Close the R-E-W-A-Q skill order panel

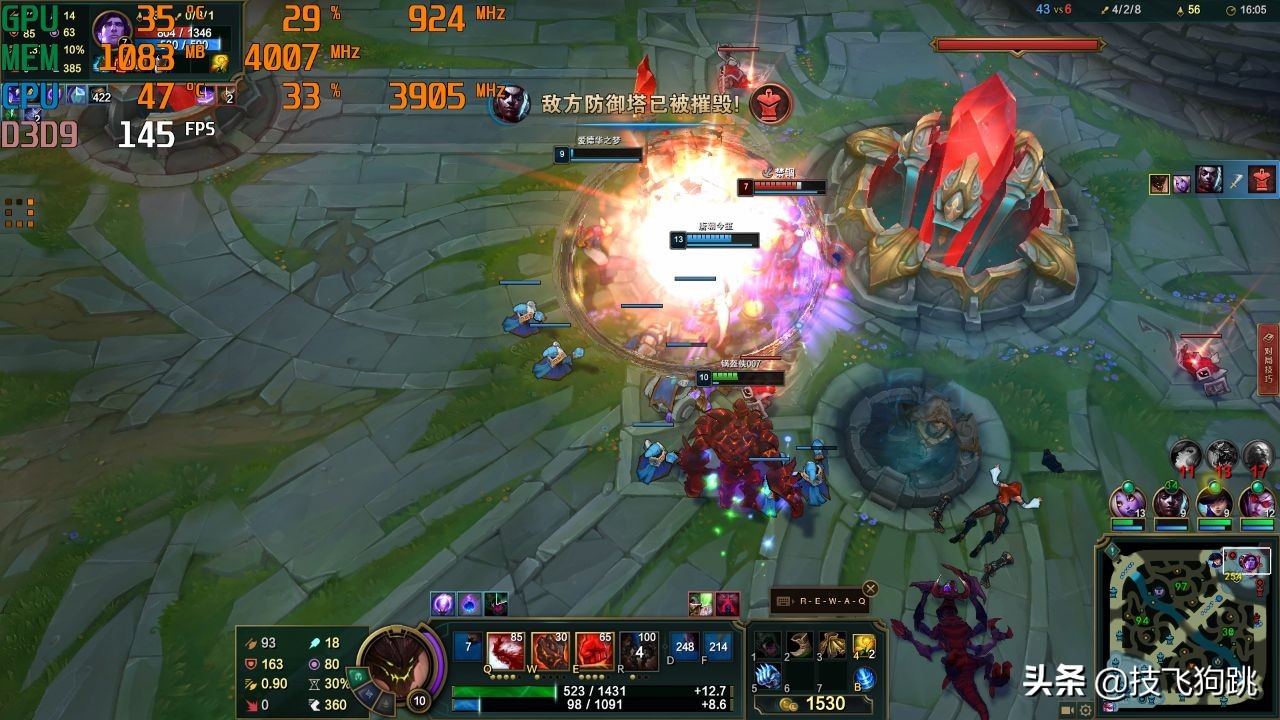click(x=870, y=588)
